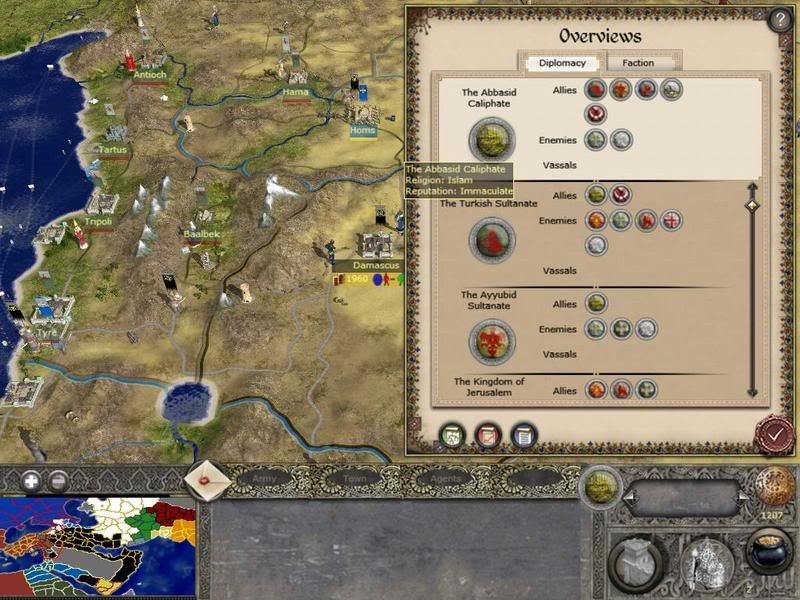Open the green scroll overview button

pyautogui.click(x=454, y=435)
